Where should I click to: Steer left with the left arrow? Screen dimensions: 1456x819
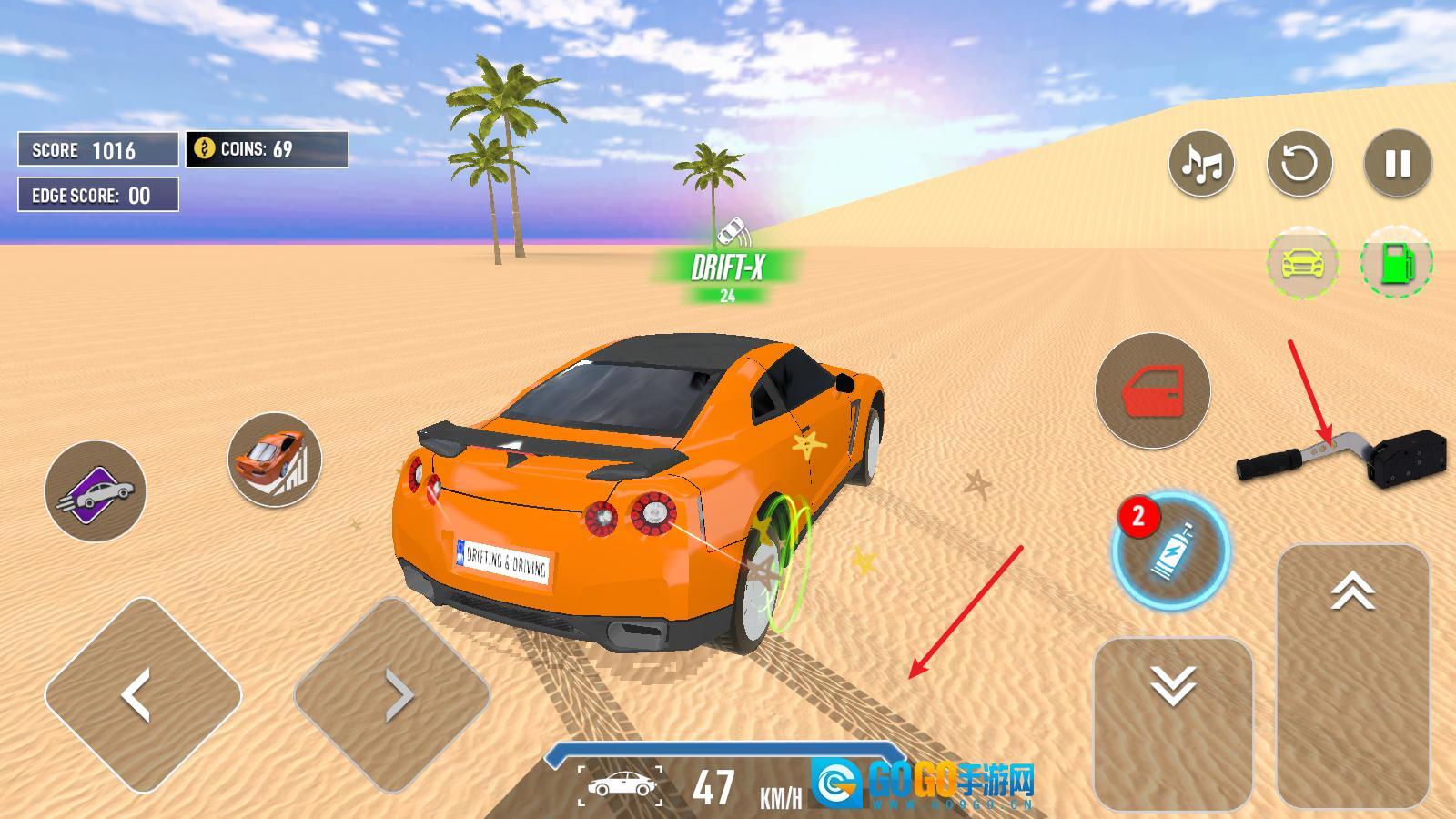(x=143, y=695)
